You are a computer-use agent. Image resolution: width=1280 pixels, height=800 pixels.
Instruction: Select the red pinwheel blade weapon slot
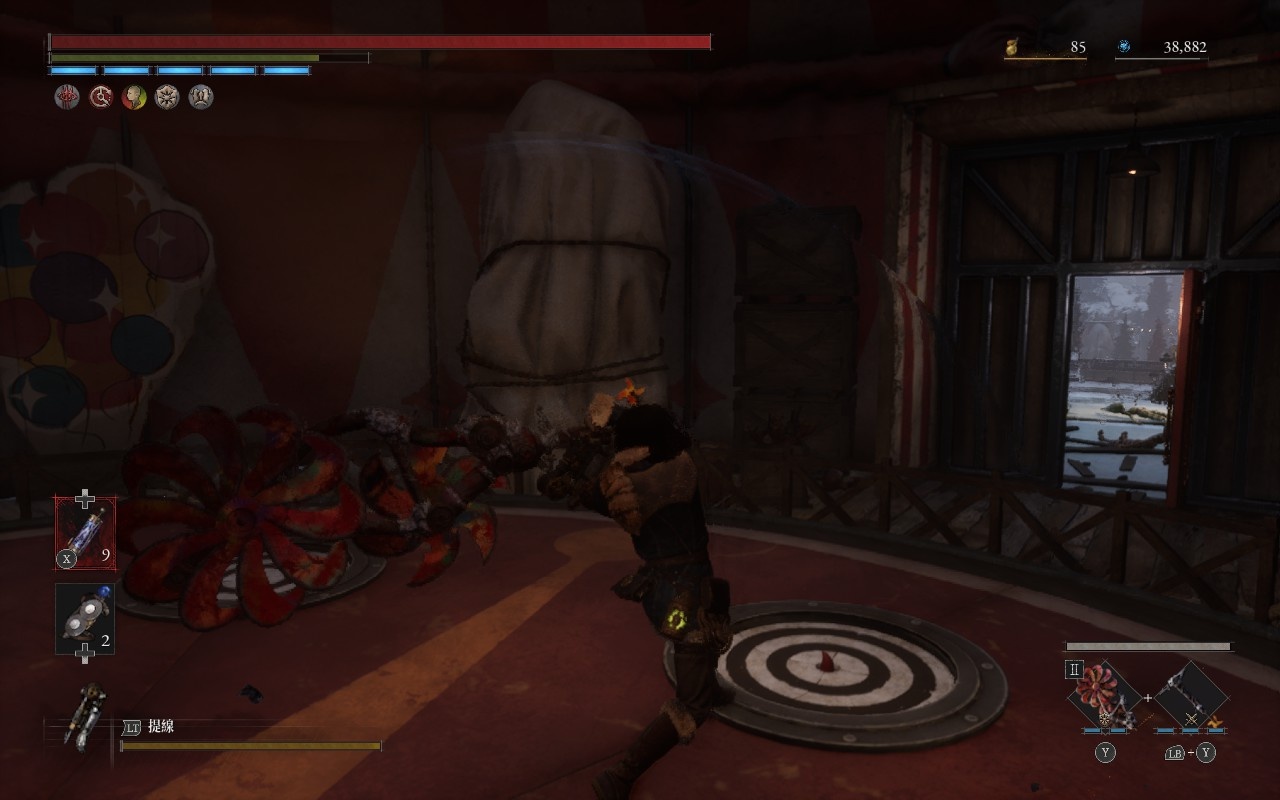point(1105,697)
